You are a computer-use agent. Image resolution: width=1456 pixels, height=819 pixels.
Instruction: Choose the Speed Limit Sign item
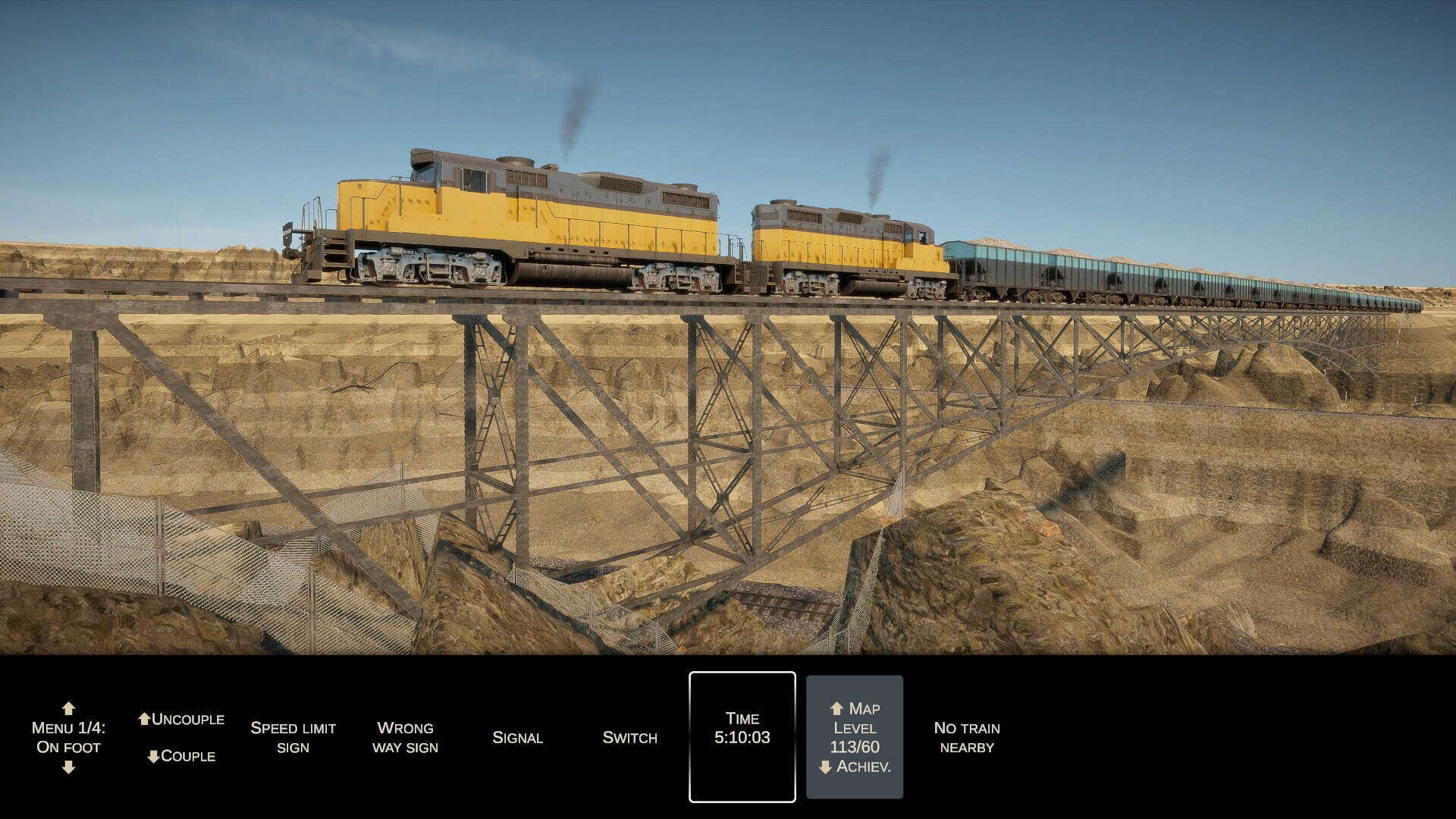pyautogui.click(x=293, y=737)
